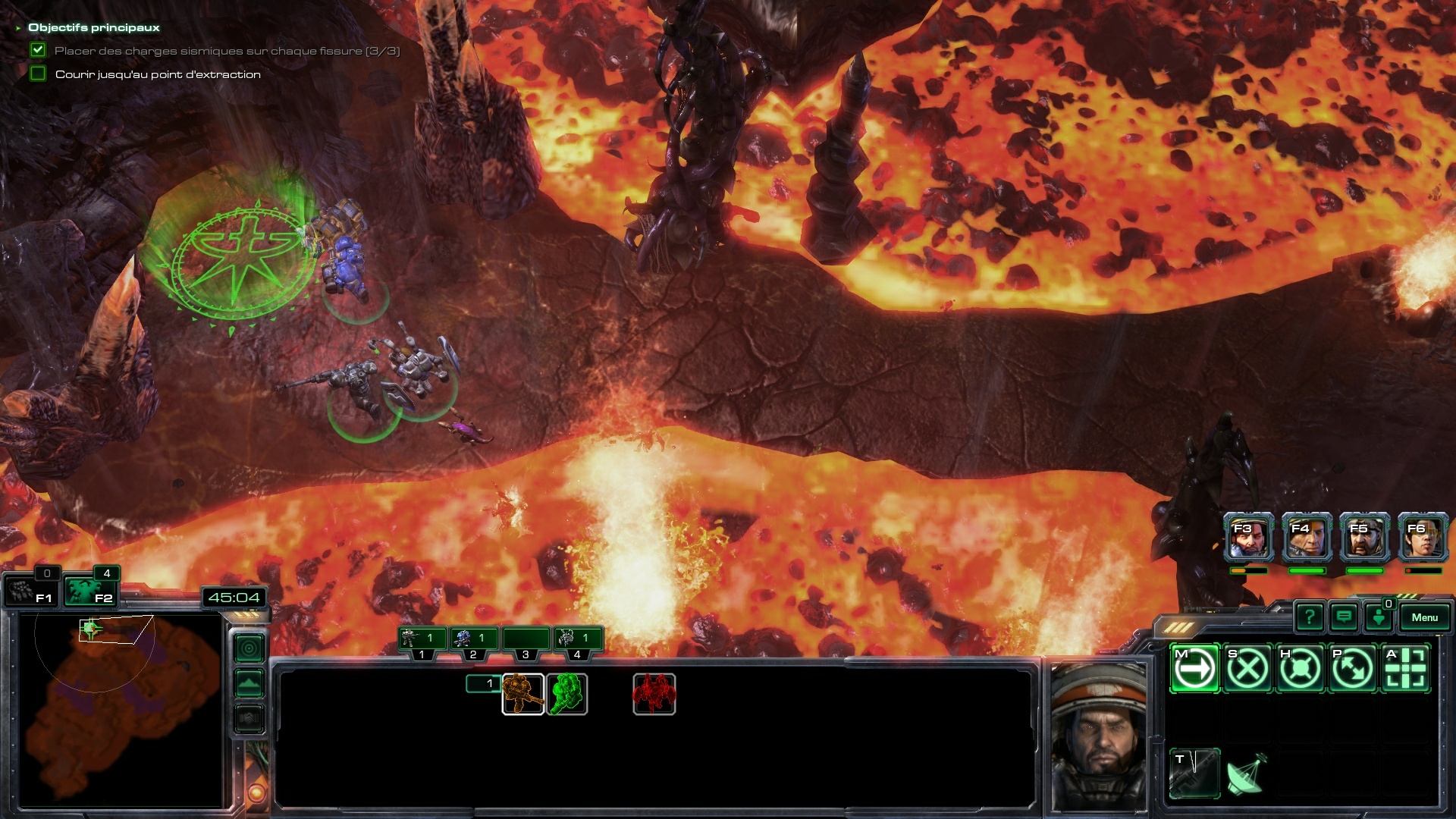
Task: Select the Patrol command
Action: coord(1352,668)
